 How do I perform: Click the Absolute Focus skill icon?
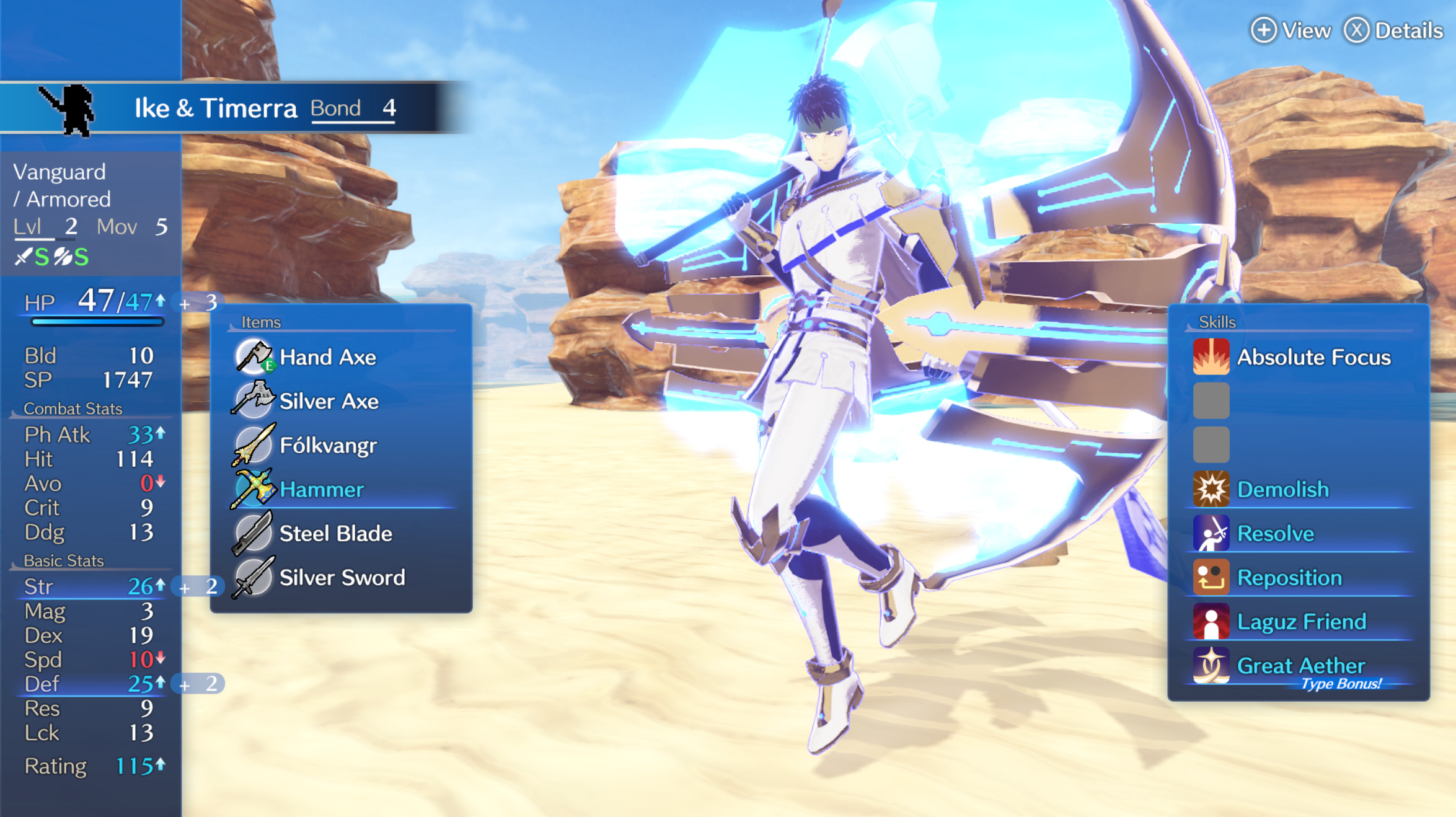(1211, 357)
